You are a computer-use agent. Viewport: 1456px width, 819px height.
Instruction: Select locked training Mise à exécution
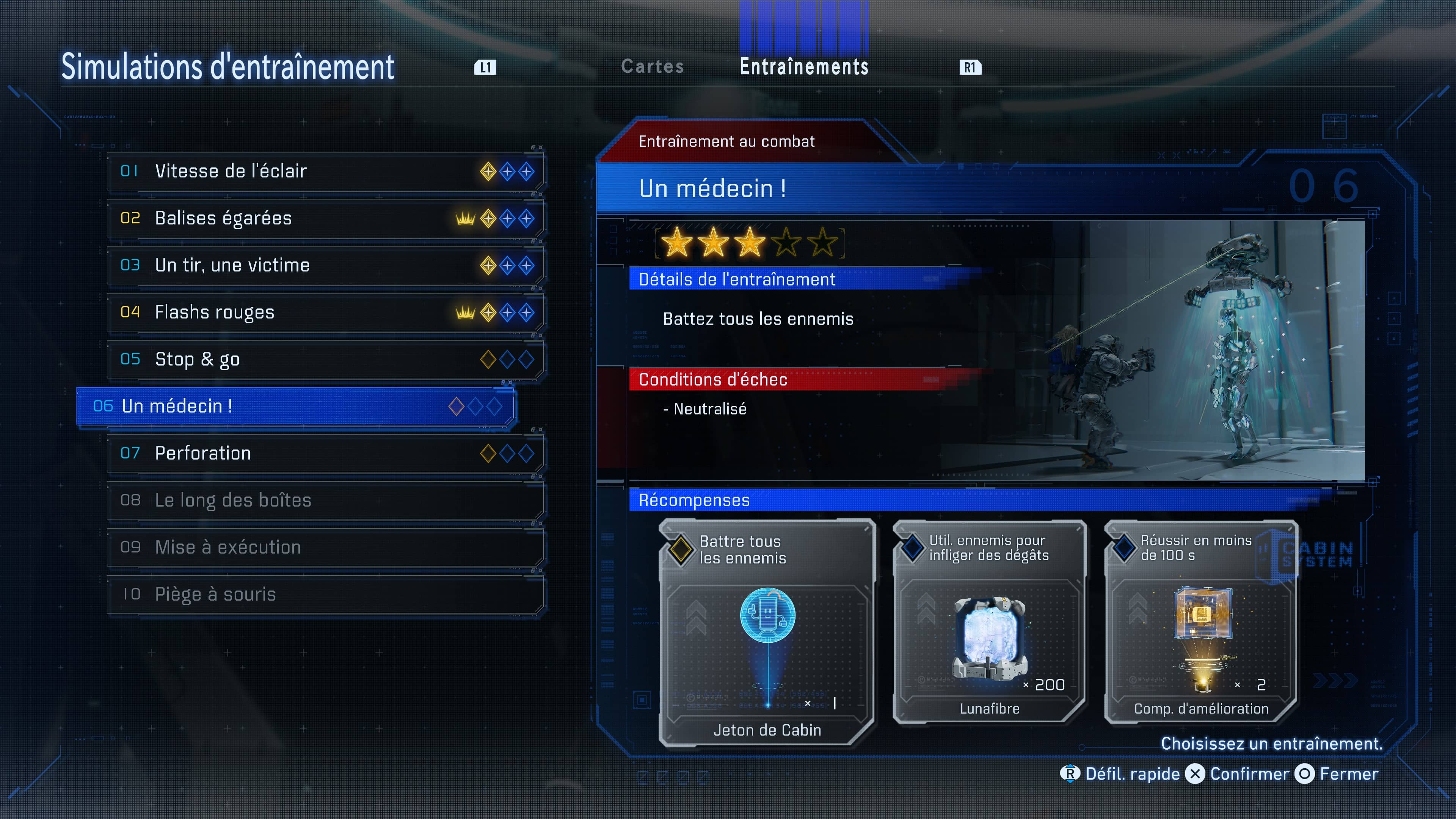tap(325, 547)
